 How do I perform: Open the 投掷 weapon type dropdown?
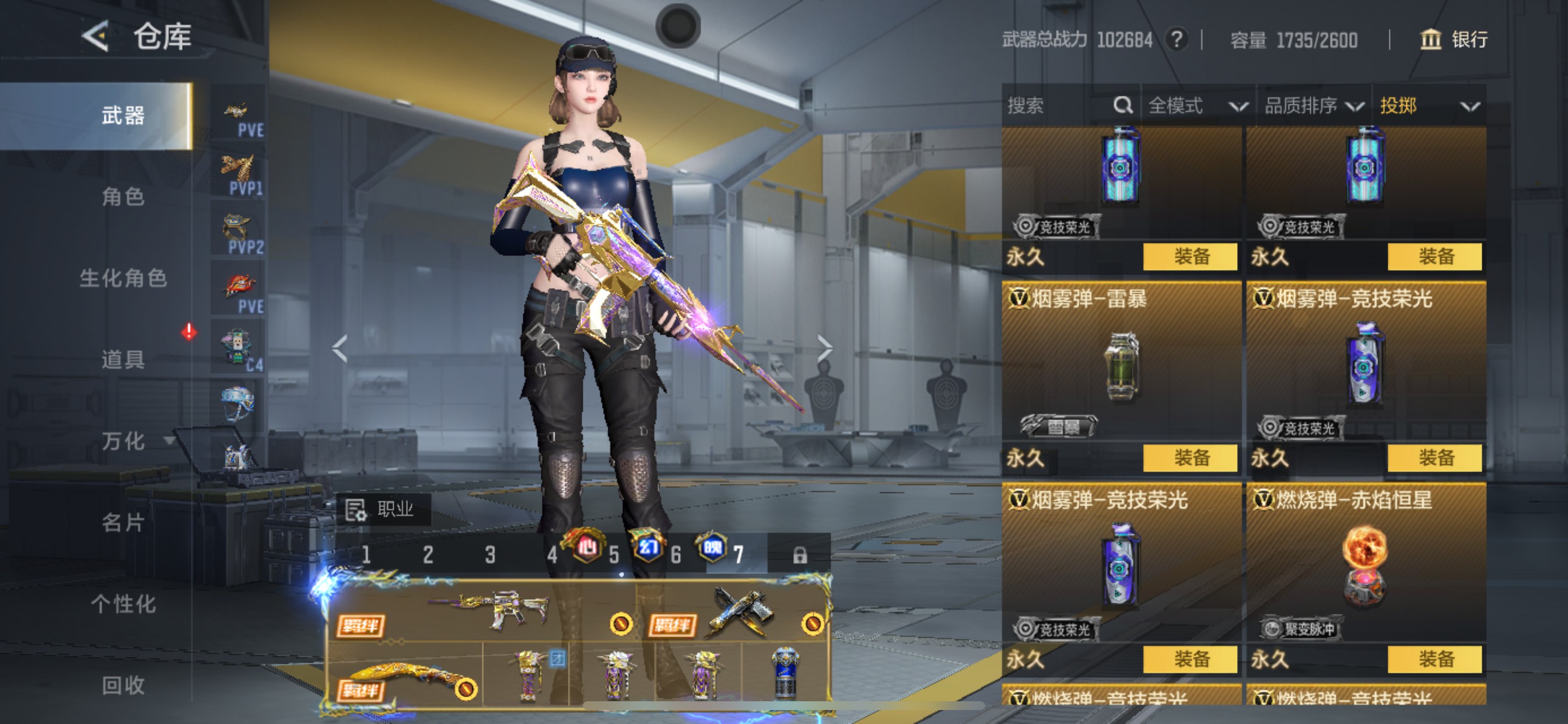point(1428,106)
